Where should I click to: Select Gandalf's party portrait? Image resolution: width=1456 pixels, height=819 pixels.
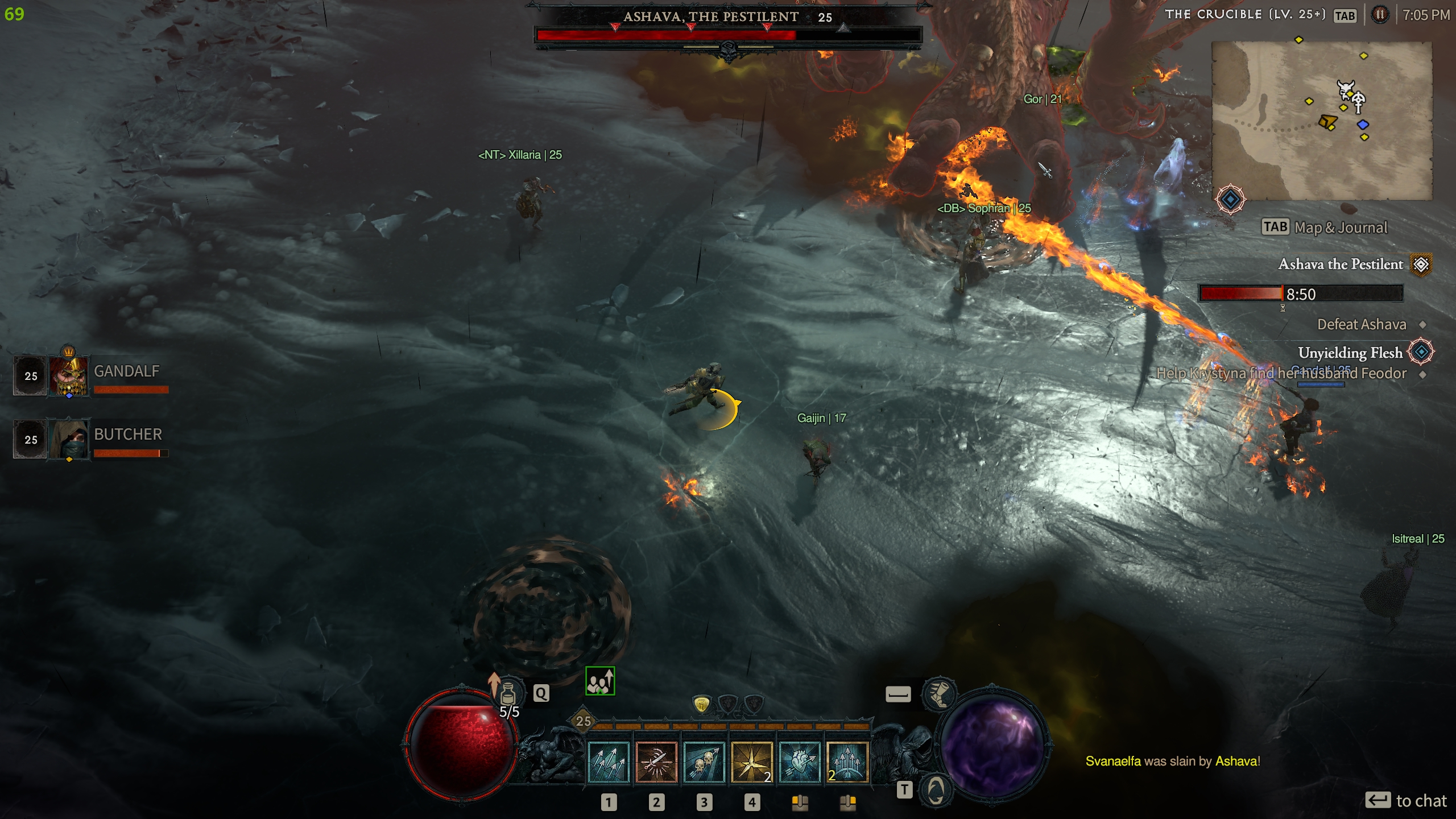point(69,376)
